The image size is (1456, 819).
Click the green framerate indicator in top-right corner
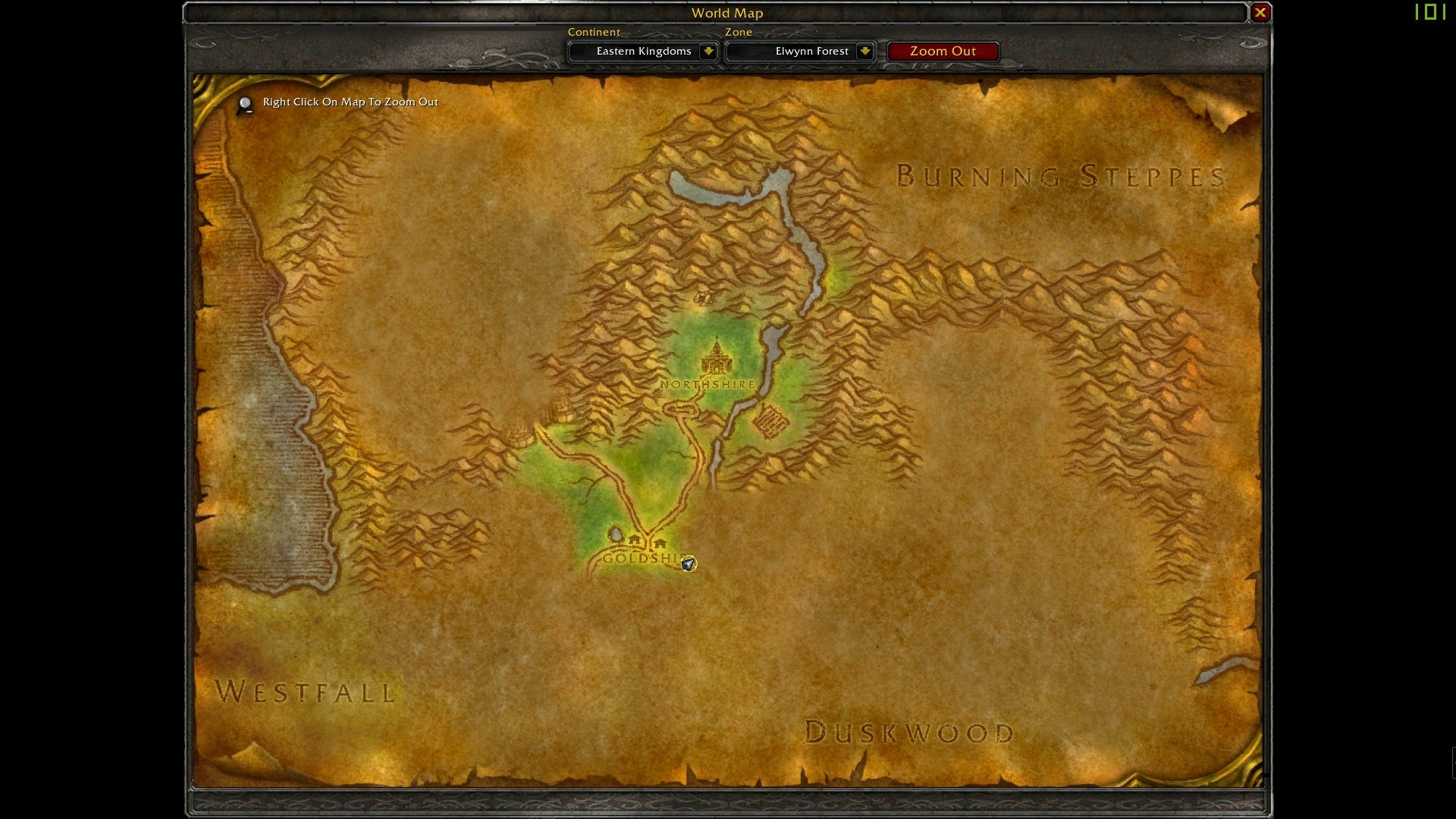(x=1432, y=12)
